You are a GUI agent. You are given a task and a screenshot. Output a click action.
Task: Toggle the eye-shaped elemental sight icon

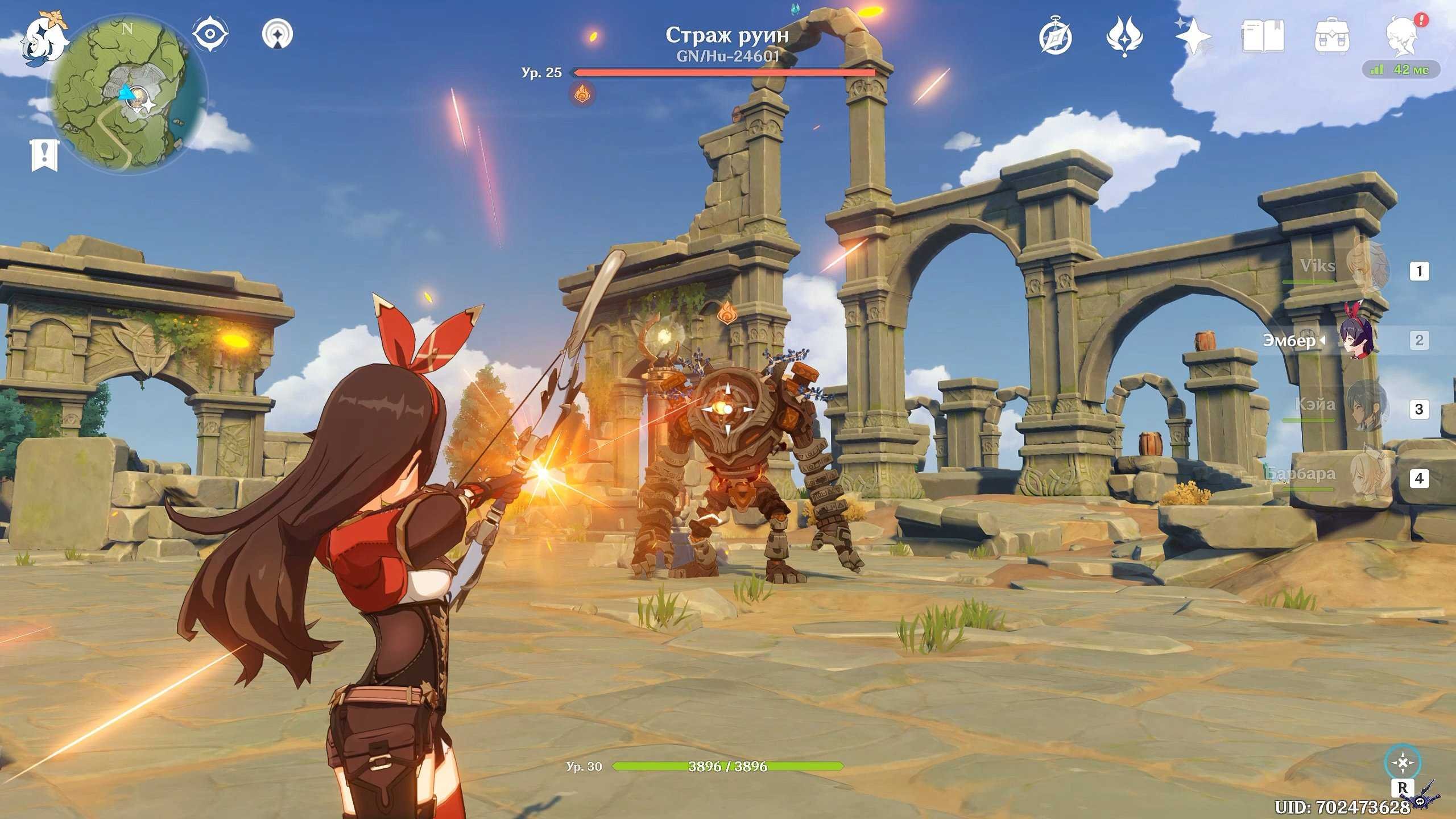click(x=210, y=34)
